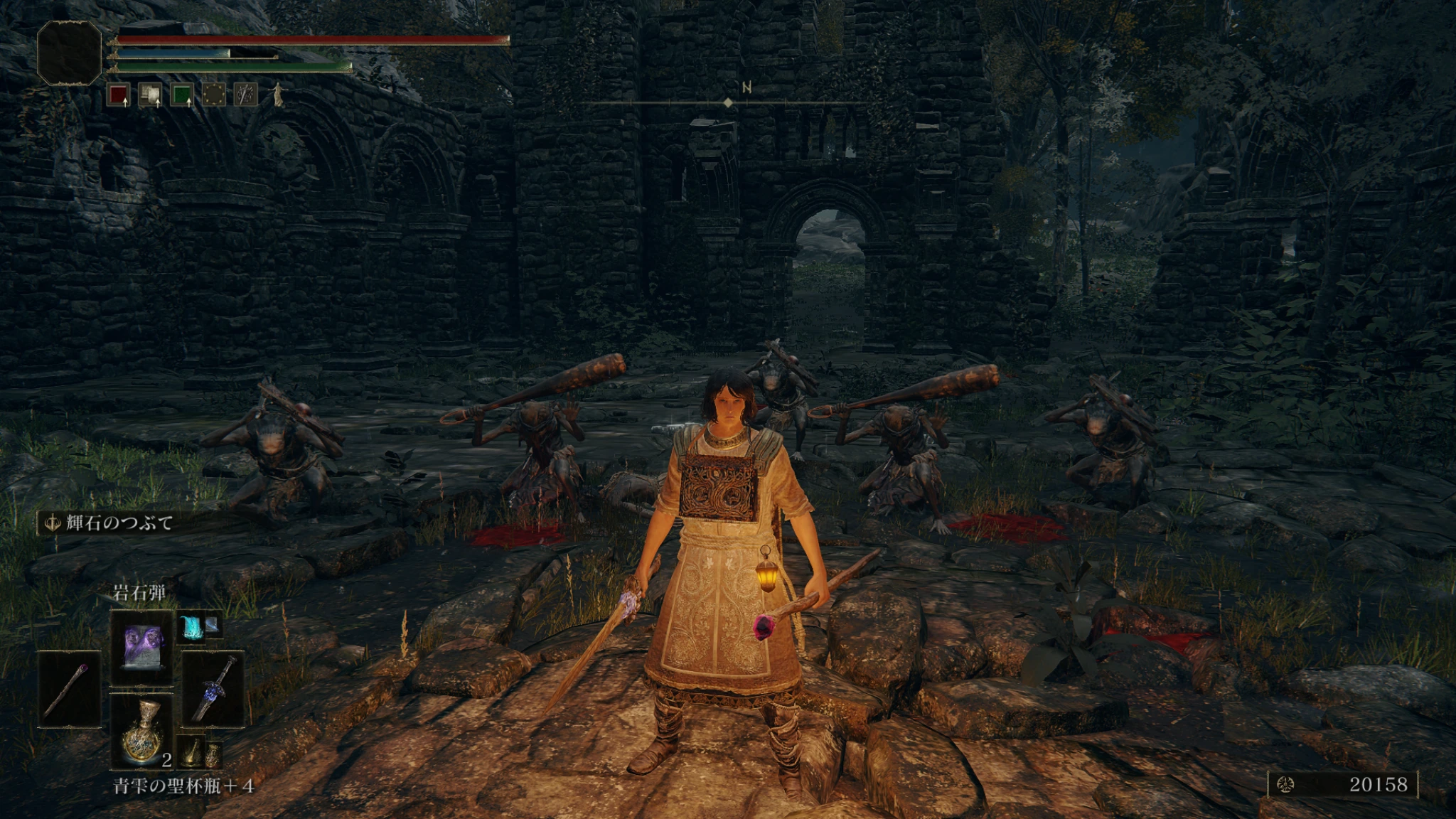Click the green square buff status icon

[182, 95]
